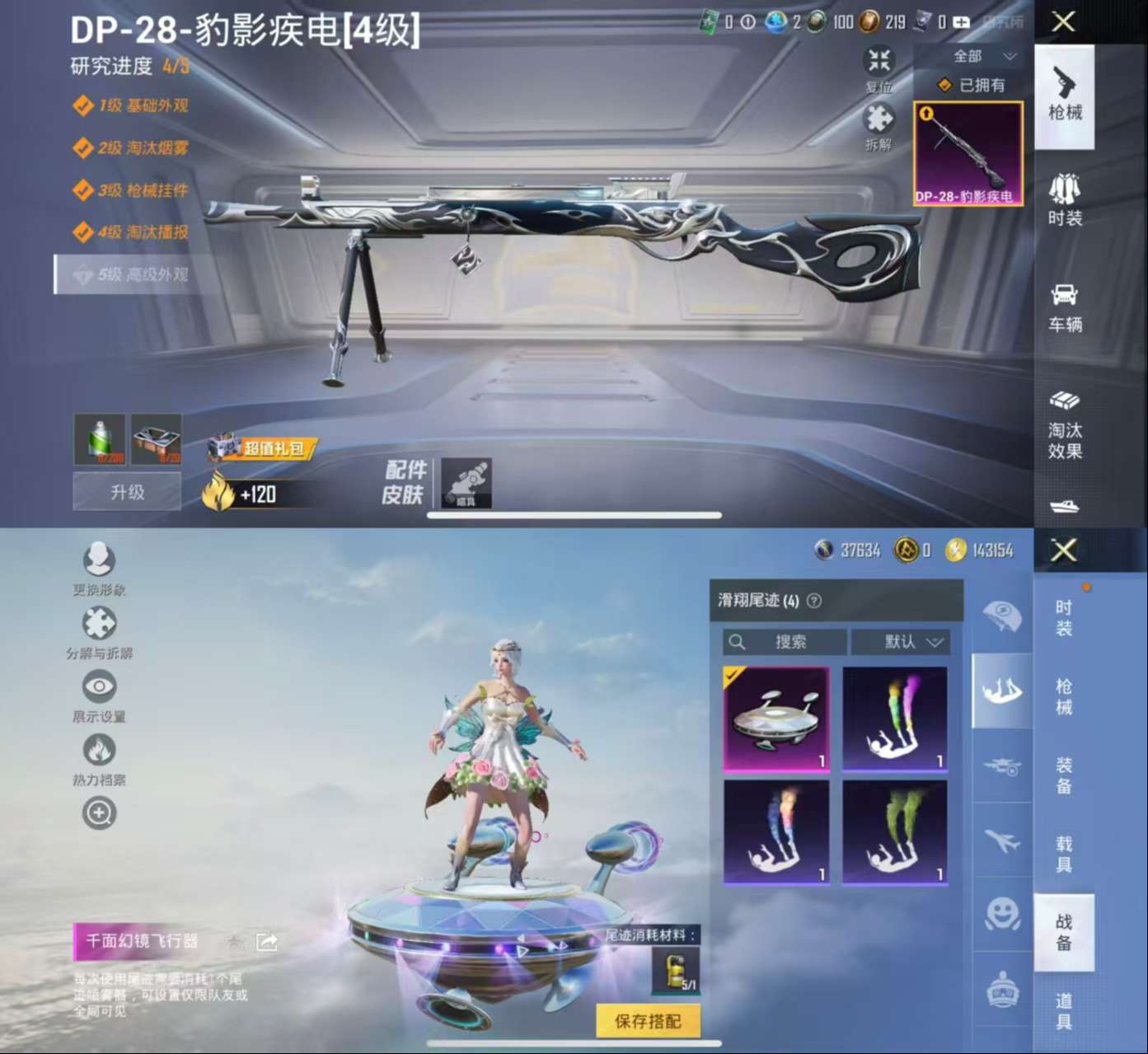Viewport: 1148px width, 1054px height.
Task: Expand the 滑翔尾迹 help question mark
Action: [x=815, y=601]
